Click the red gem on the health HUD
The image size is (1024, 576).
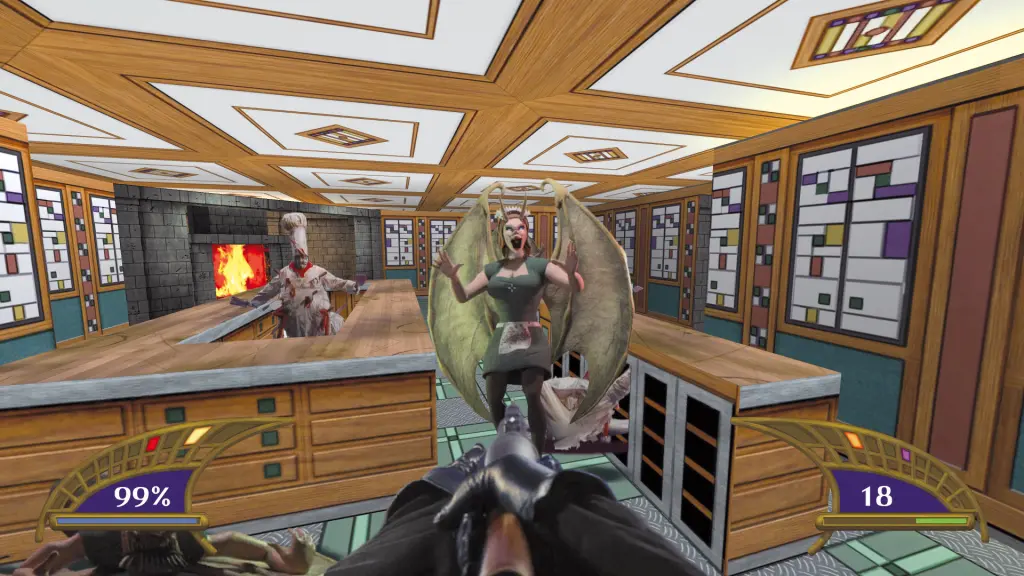[153, 444]
